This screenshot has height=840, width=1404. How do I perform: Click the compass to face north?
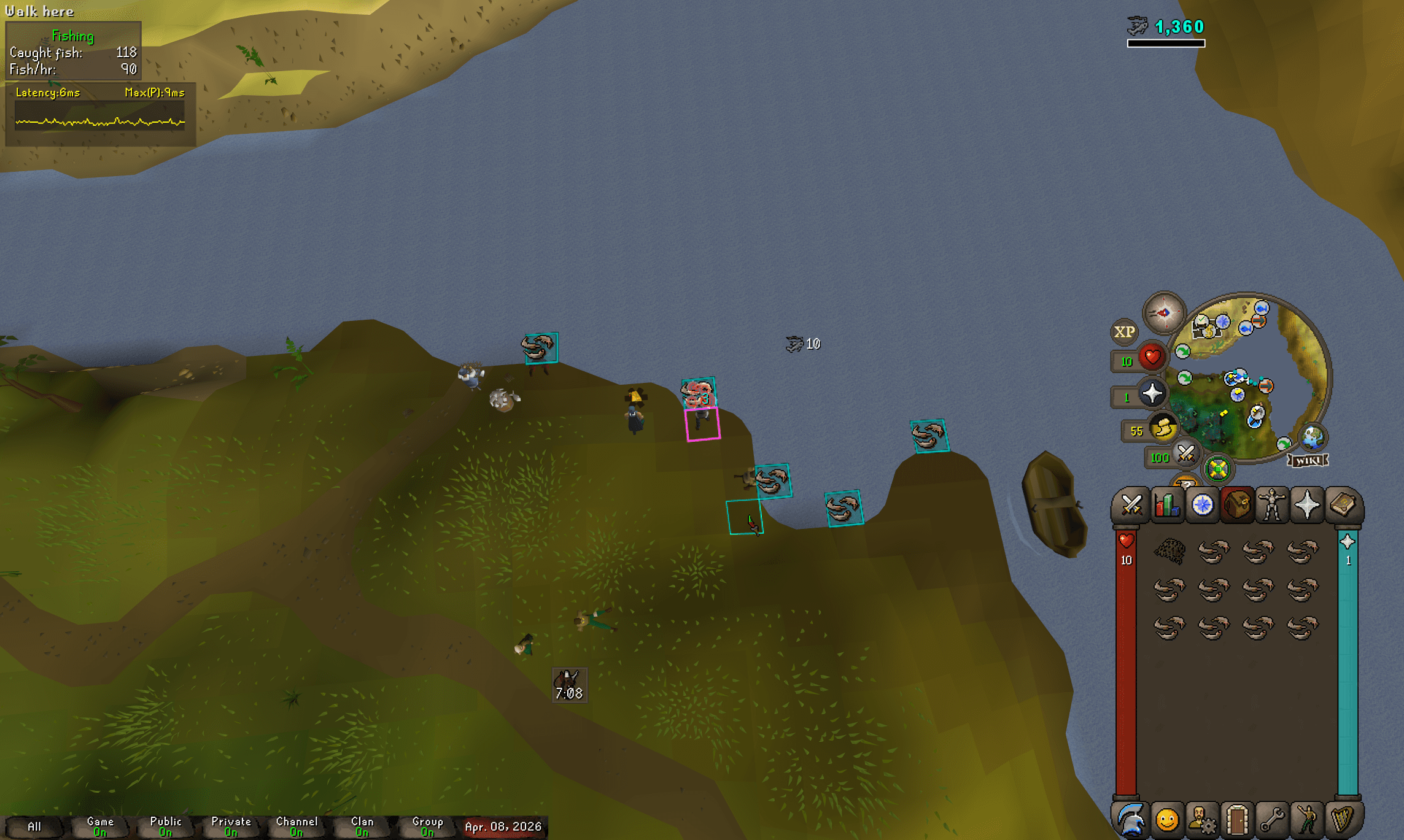[1163, 313]
